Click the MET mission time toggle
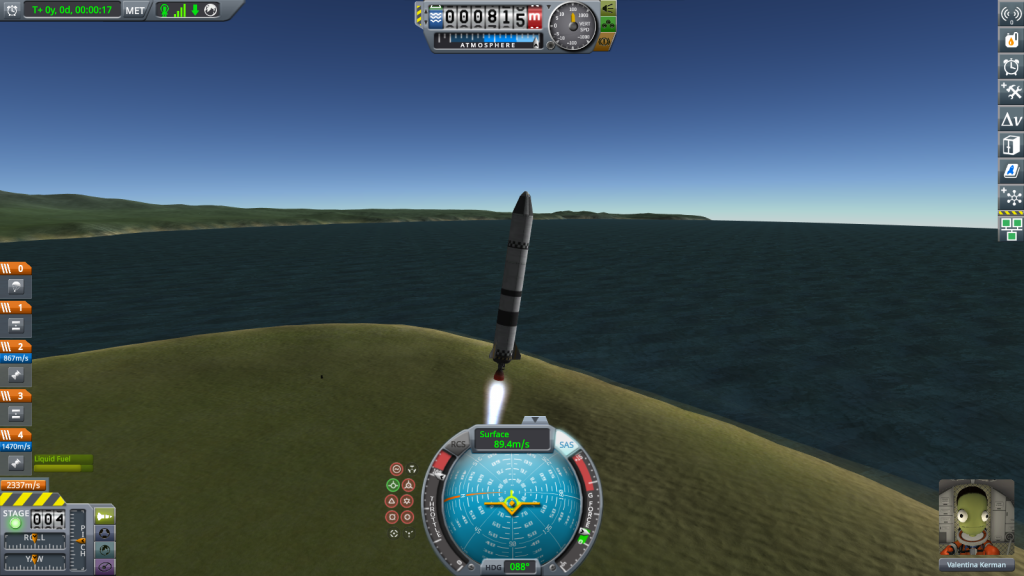Screen dimensions: 1024x576 tap(135, 10)
